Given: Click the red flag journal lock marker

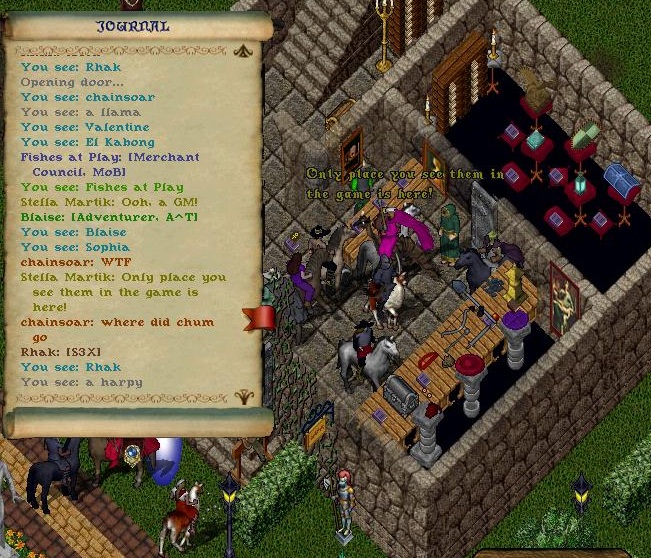Looking at the screenshot, I should (259, 317).
